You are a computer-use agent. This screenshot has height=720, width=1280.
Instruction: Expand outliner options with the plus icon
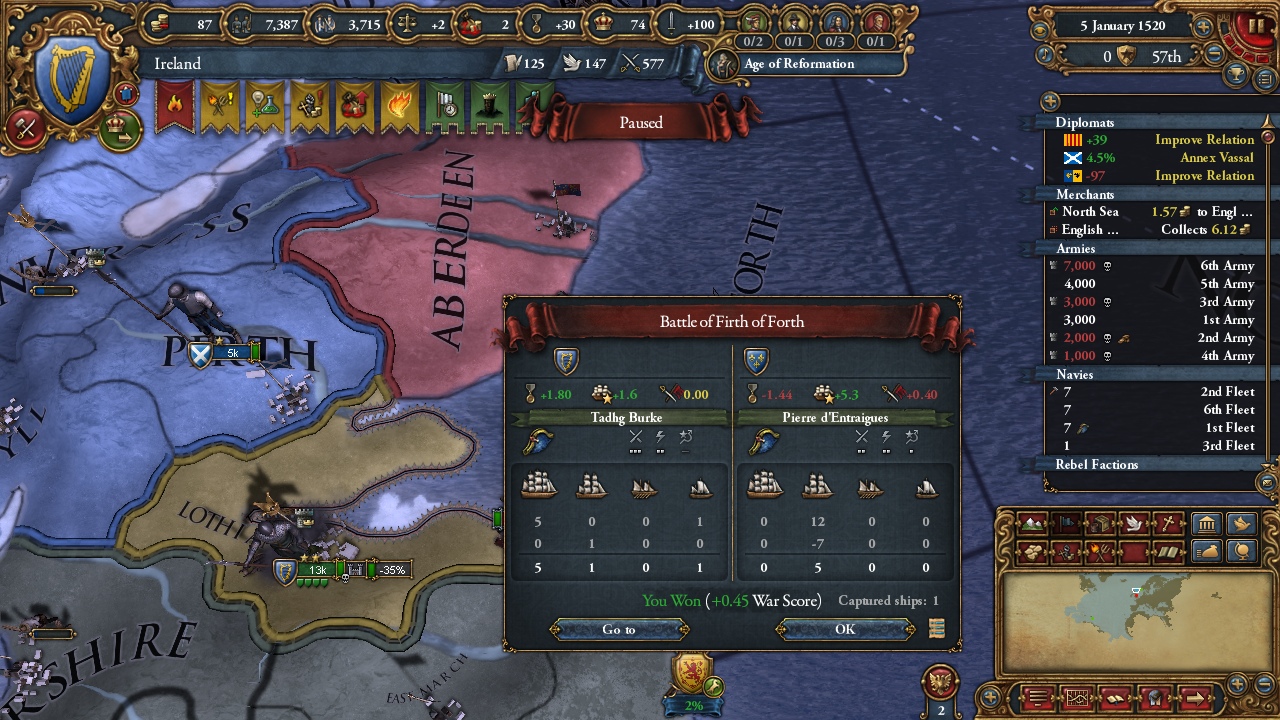1048,101
